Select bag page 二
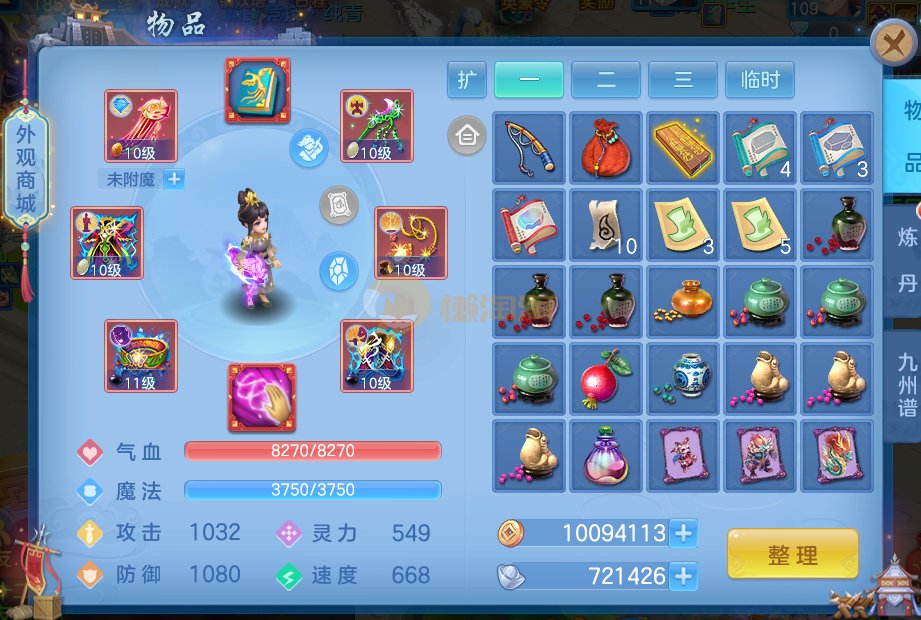The width and height of the screenshot is (921, 620). (x=605, y=80)
